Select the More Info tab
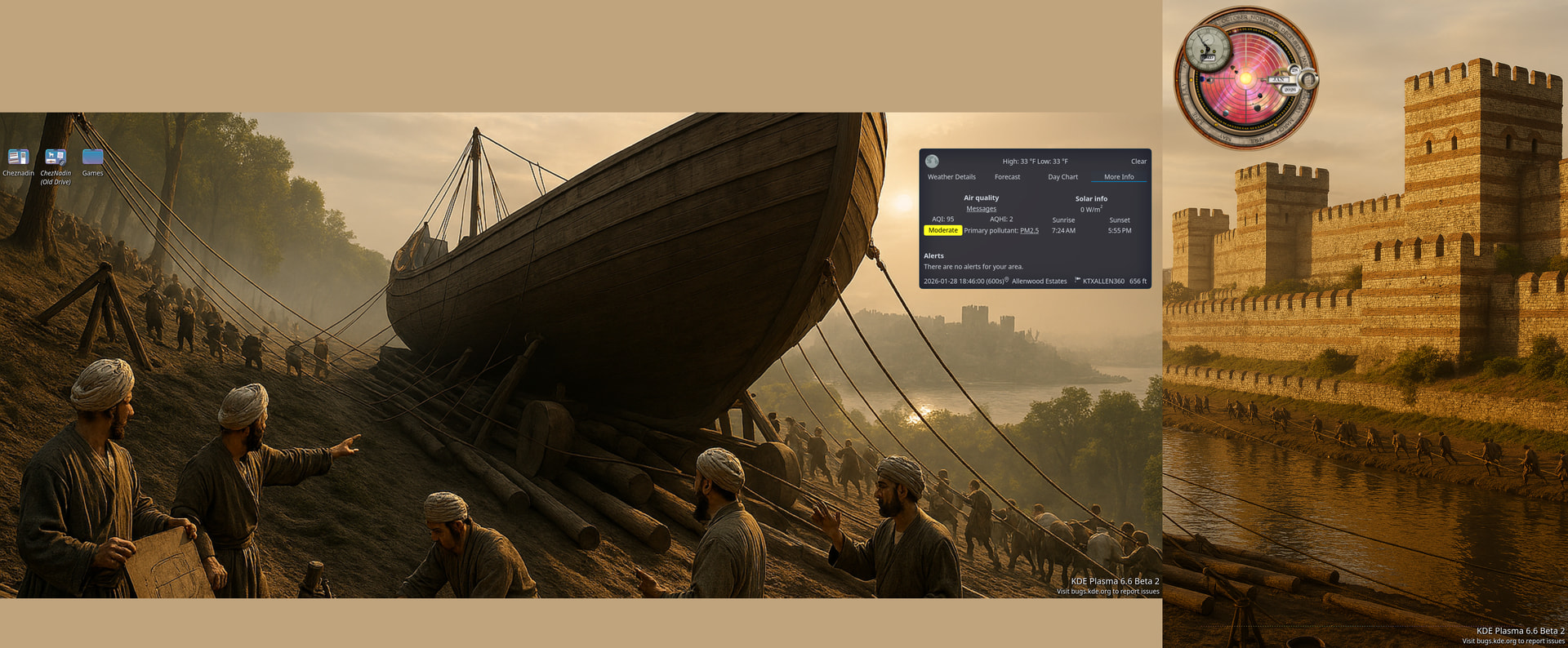This screenshot has height=648, width=1568. click(x=1118, y=177)
